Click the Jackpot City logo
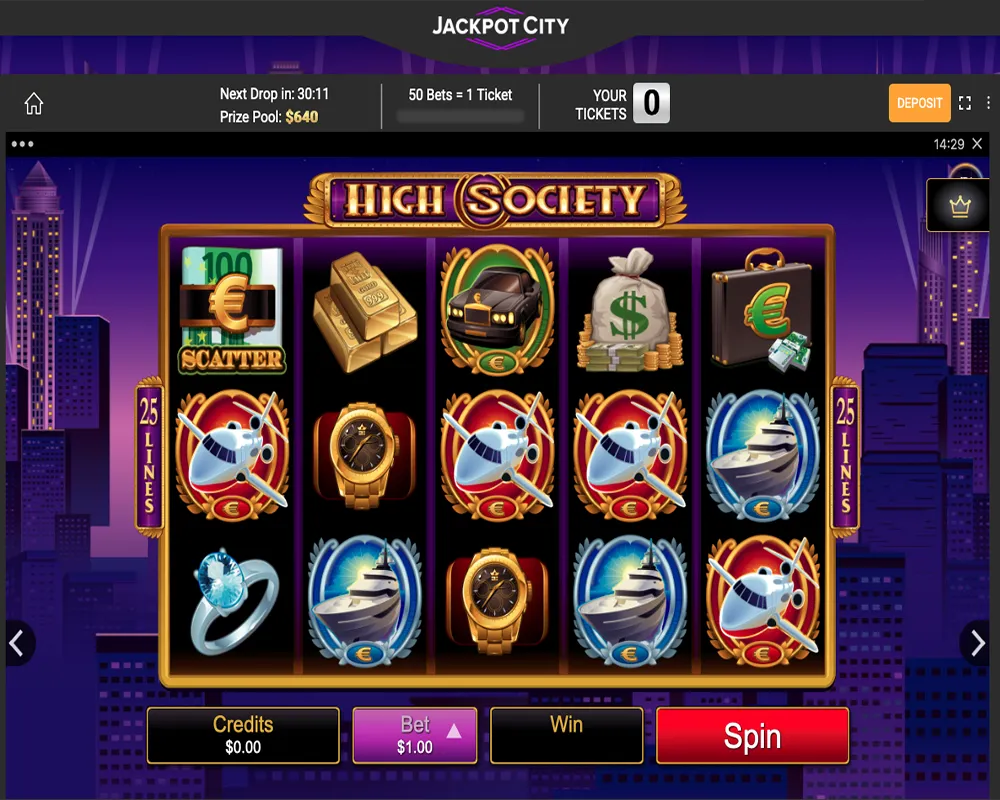 (x=500, y=25)
